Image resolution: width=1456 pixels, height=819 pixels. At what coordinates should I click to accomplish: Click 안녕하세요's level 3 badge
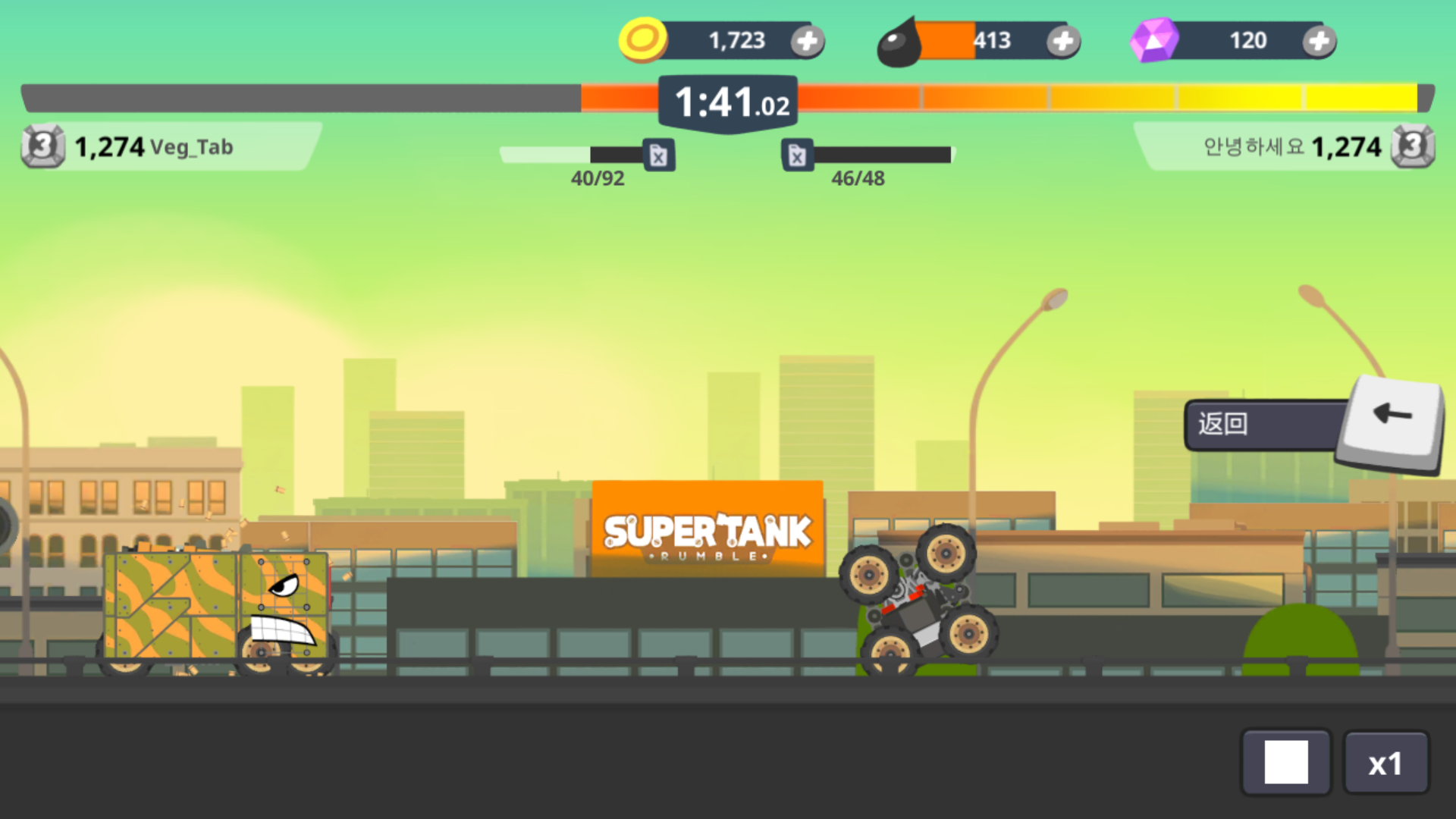(x=1415, y=146)
